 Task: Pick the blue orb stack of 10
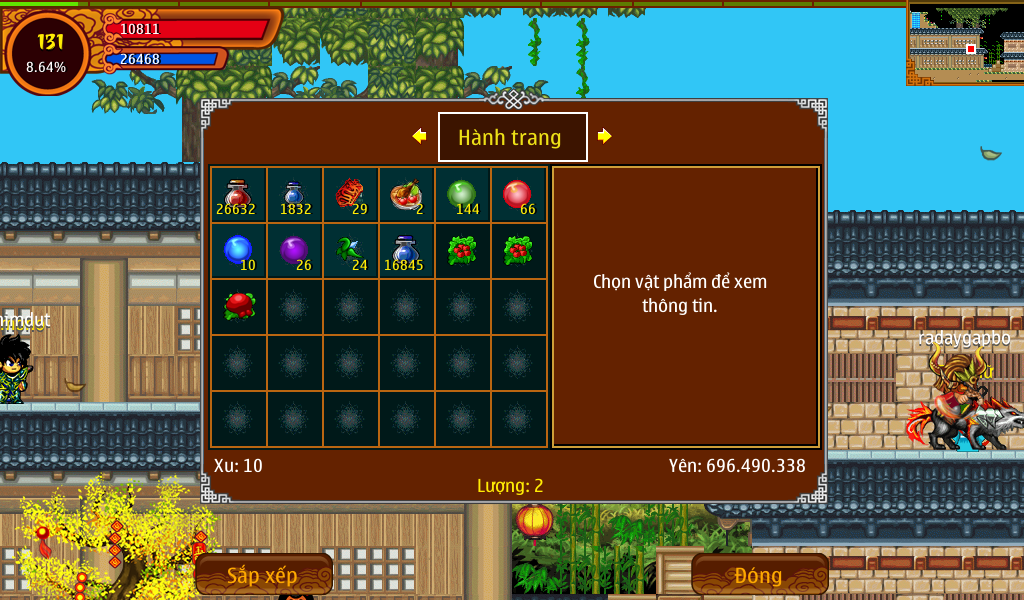coord(238,251)
